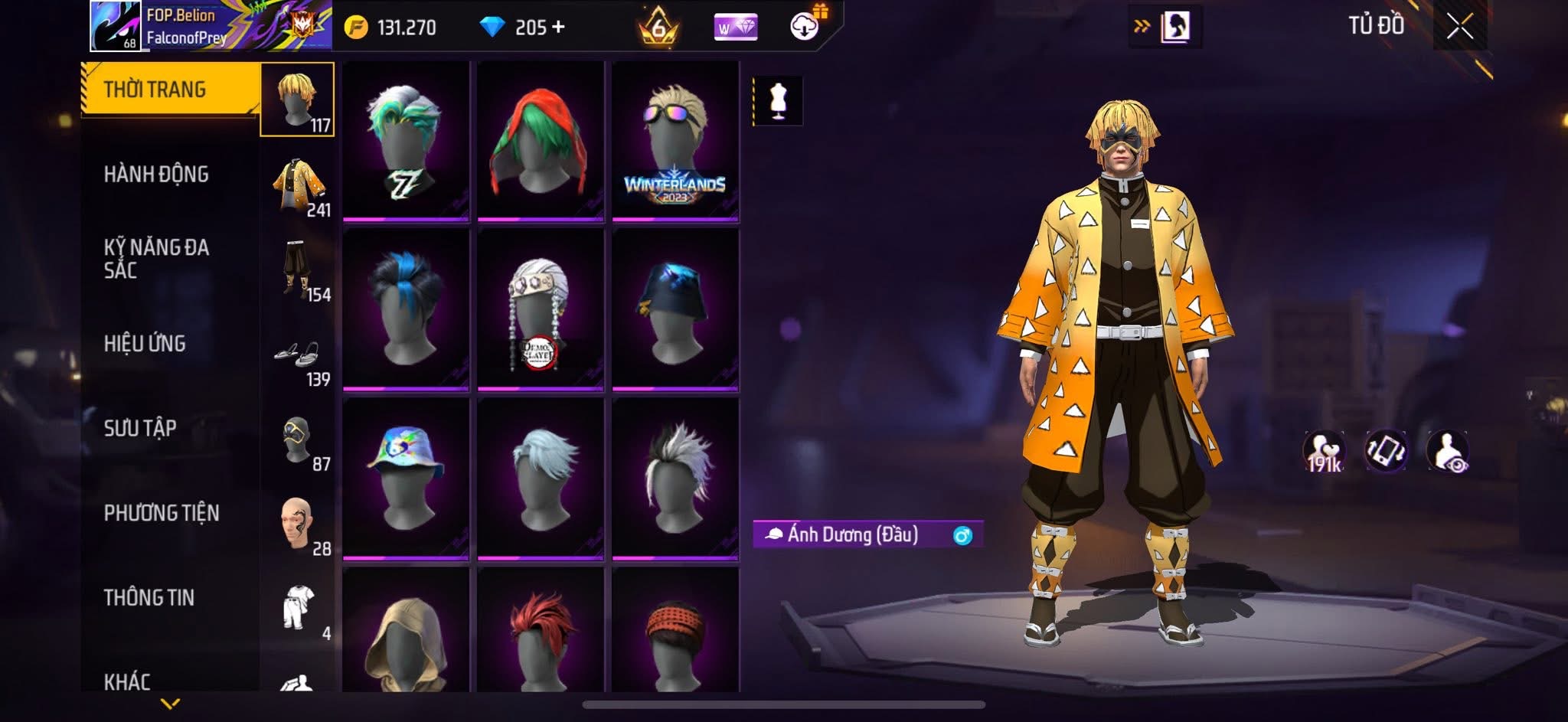Go to the Sưu Tập tab
The width and height of the screenshot is (1568, 722).
tap(141, 428)
